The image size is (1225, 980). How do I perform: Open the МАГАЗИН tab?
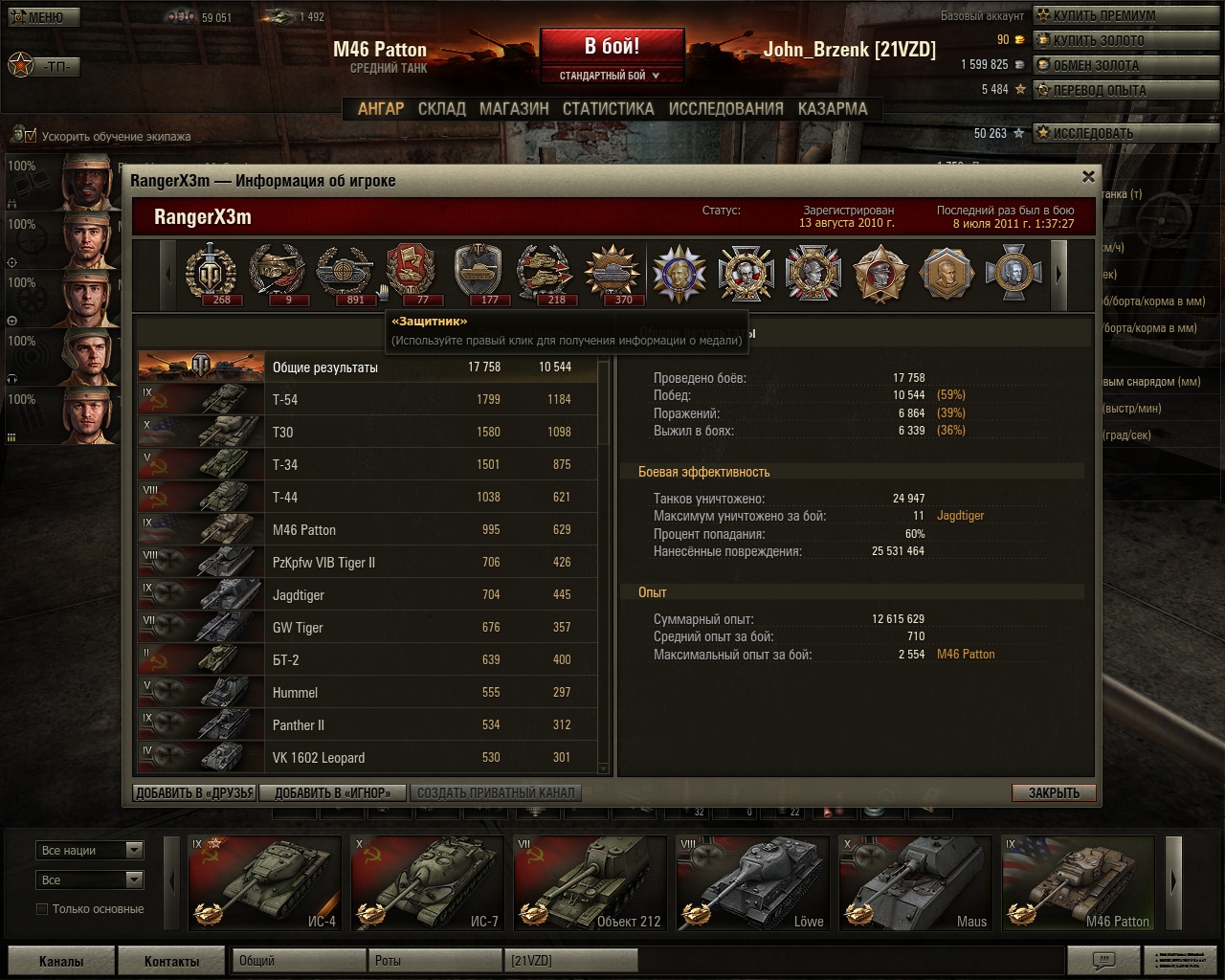514,109
